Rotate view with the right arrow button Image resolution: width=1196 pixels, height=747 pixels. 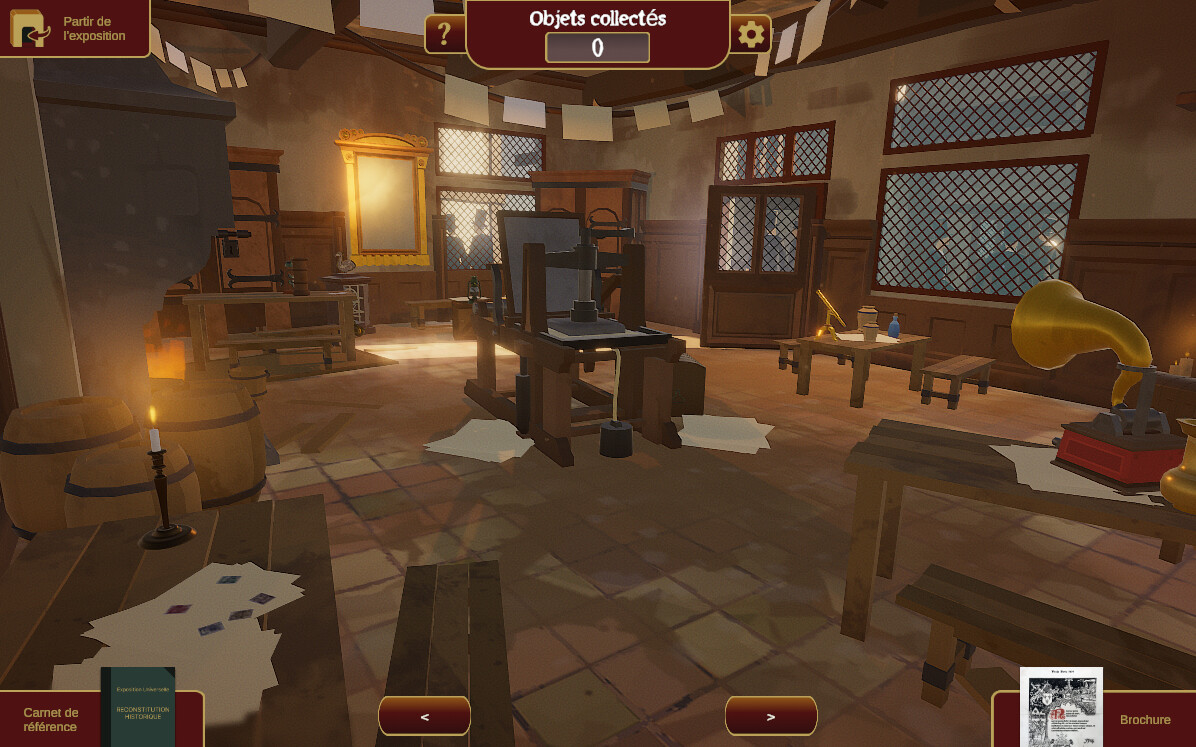[x=770, y=716]
